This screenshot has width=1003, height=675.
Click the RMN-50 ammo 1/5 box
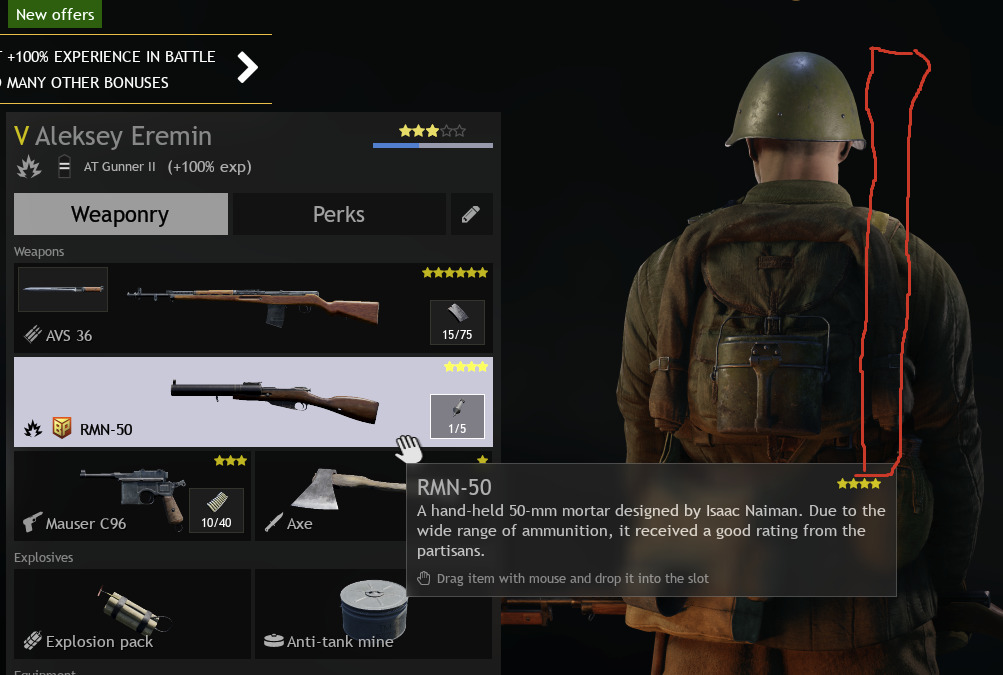tap(457, 415)
